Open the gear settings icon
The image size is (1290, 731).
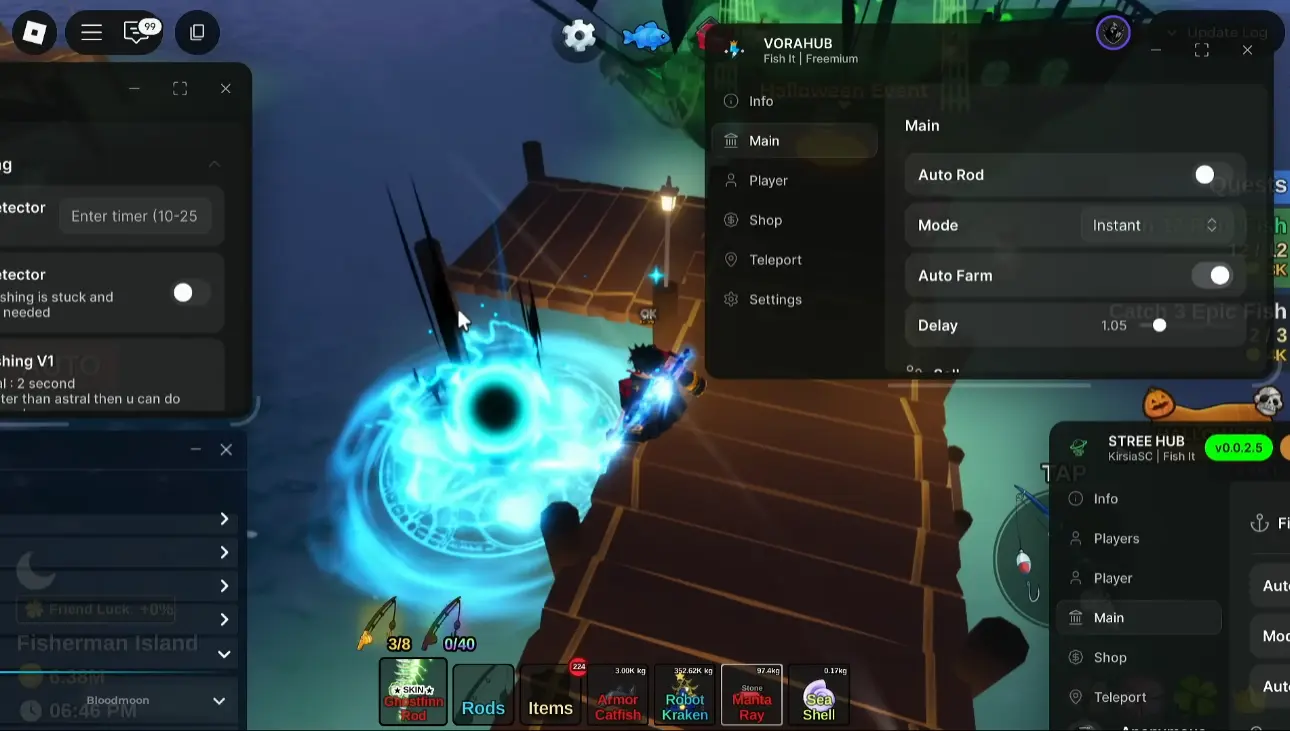tap(579, 36)
